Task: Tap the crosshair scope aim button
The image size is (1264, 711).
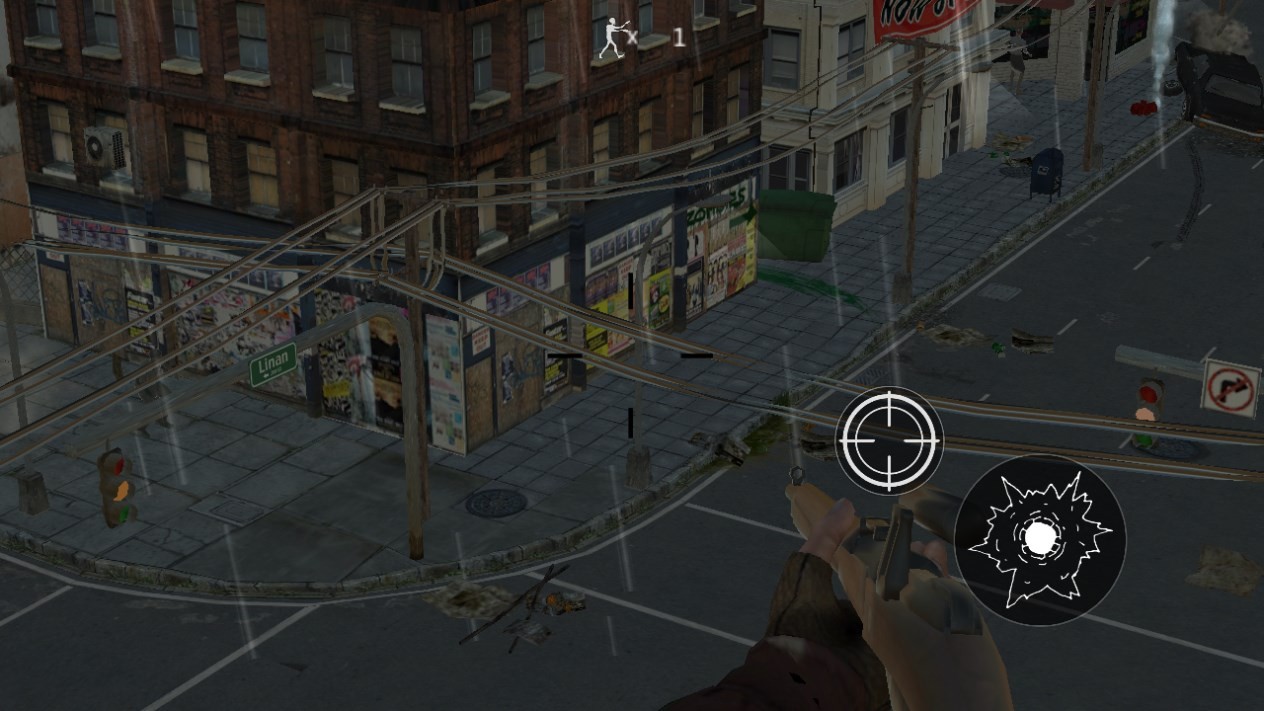Action: (x=889, y=440)
